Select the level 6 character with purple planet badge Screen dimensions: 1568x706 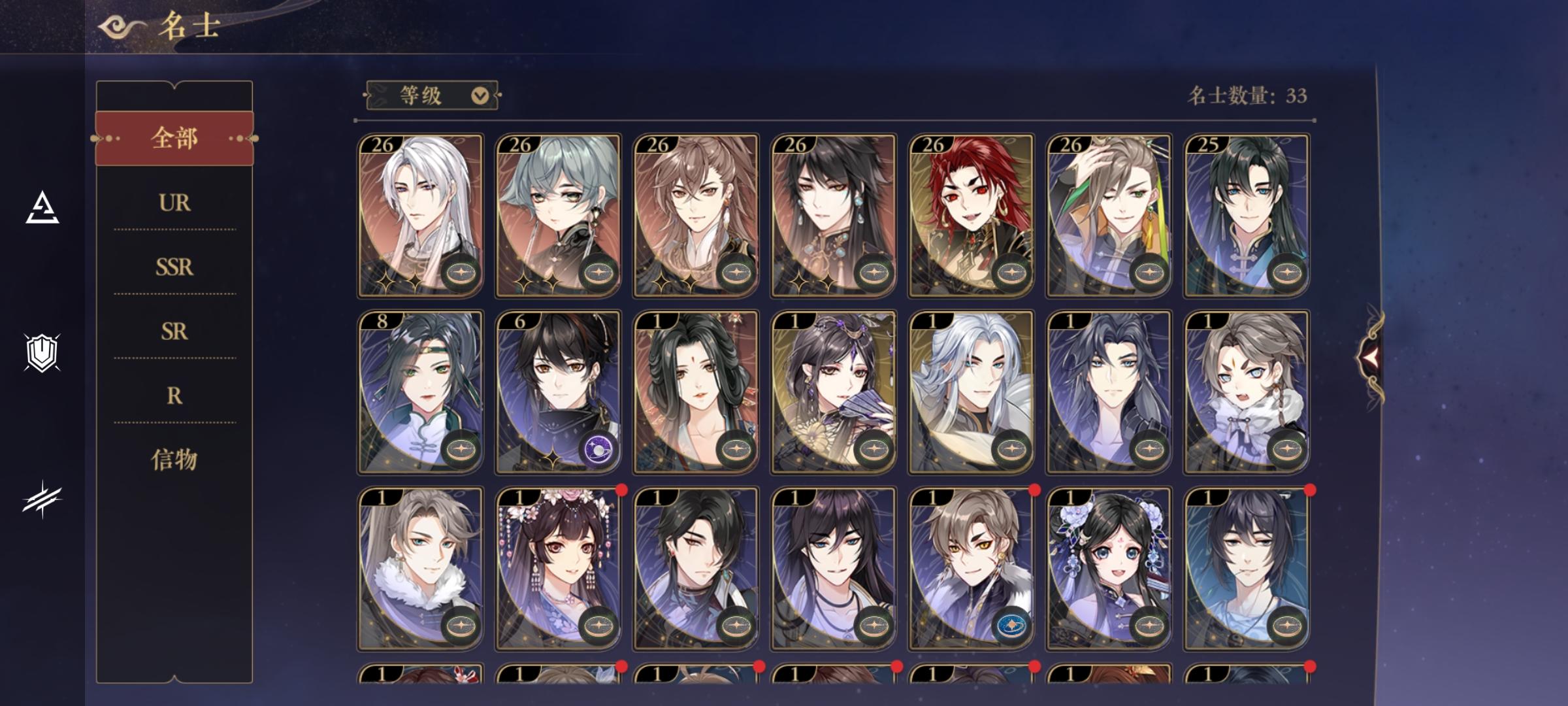(x=558, y=392)
